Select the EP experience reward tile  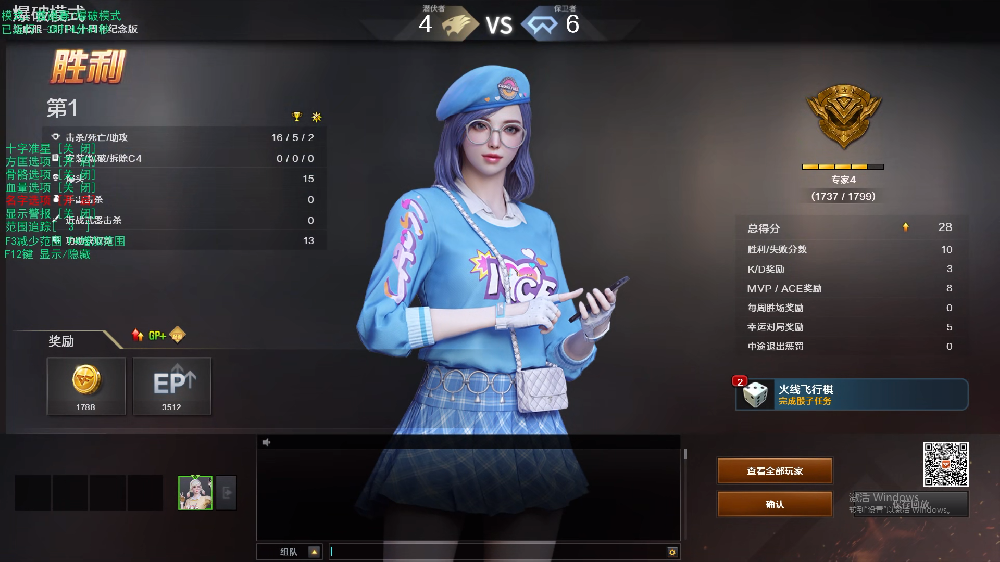172,386
